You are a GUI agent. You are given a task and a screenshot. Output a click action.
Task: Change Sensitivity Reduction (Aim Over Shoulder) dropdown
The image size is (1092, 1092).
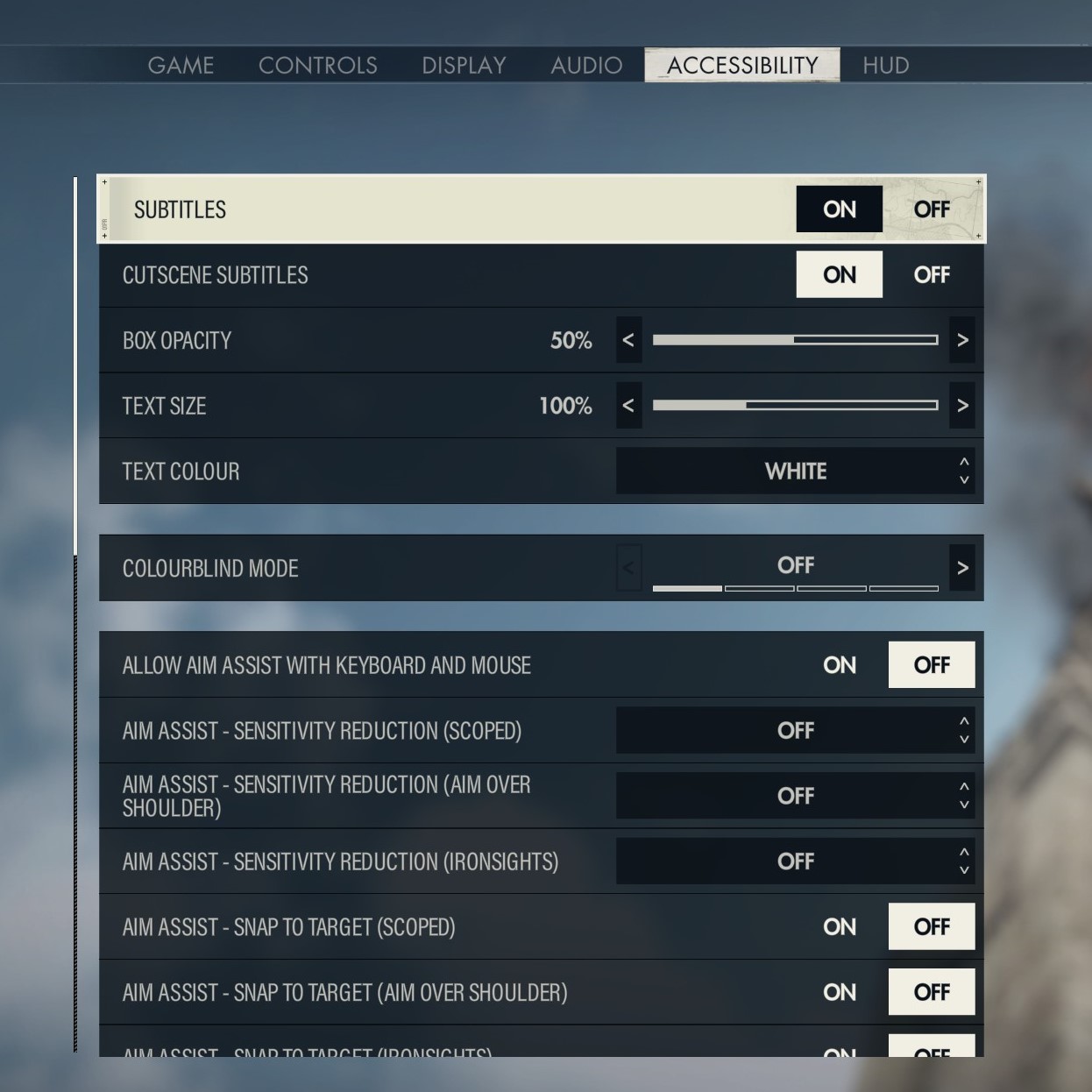795,796
